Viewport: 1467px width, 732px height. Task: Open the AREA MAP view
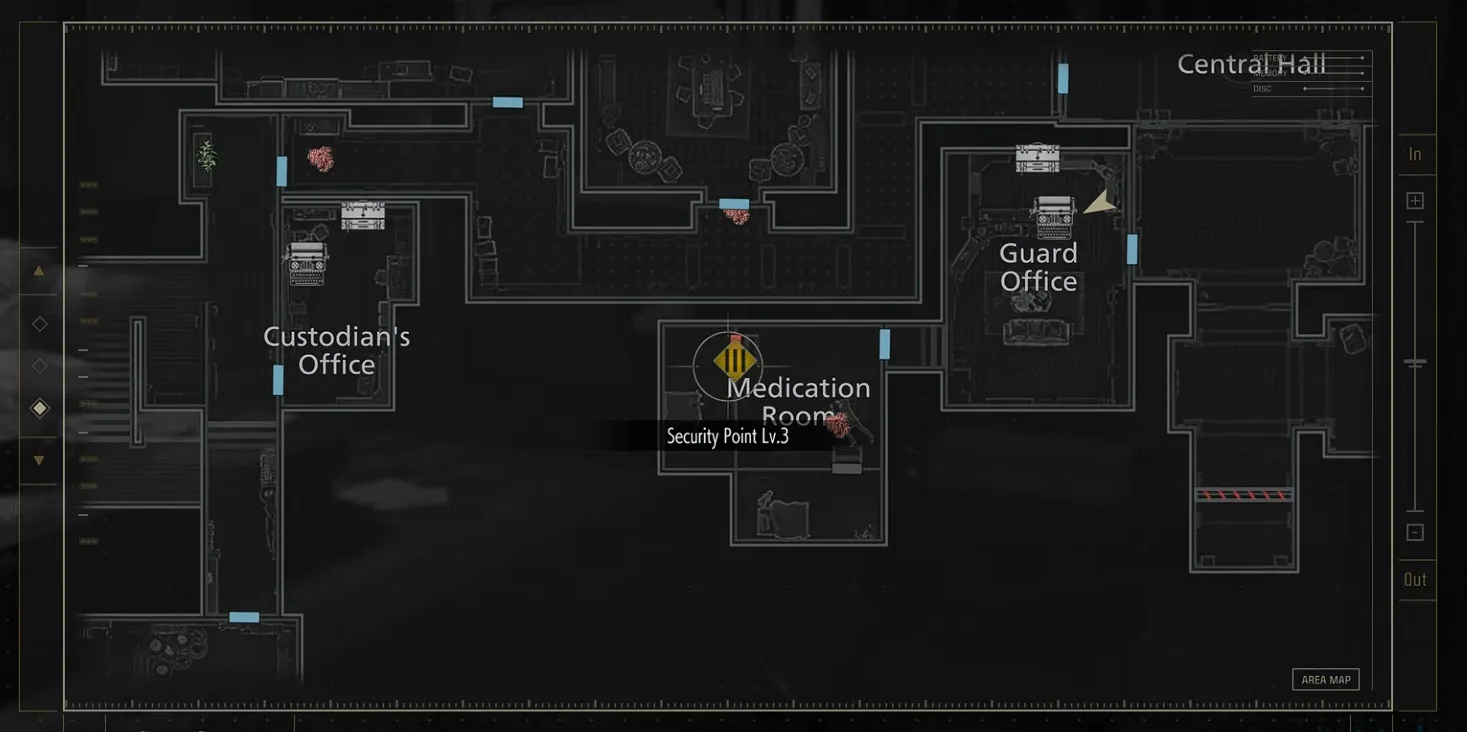pos(1325,678)
